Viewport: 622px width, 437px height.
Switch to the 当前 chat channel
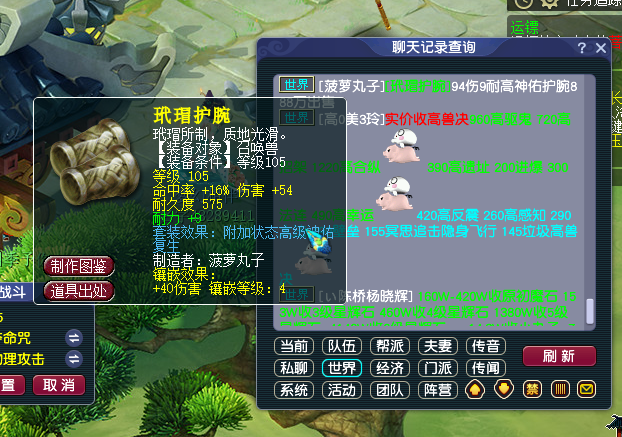tap(293, 346)
